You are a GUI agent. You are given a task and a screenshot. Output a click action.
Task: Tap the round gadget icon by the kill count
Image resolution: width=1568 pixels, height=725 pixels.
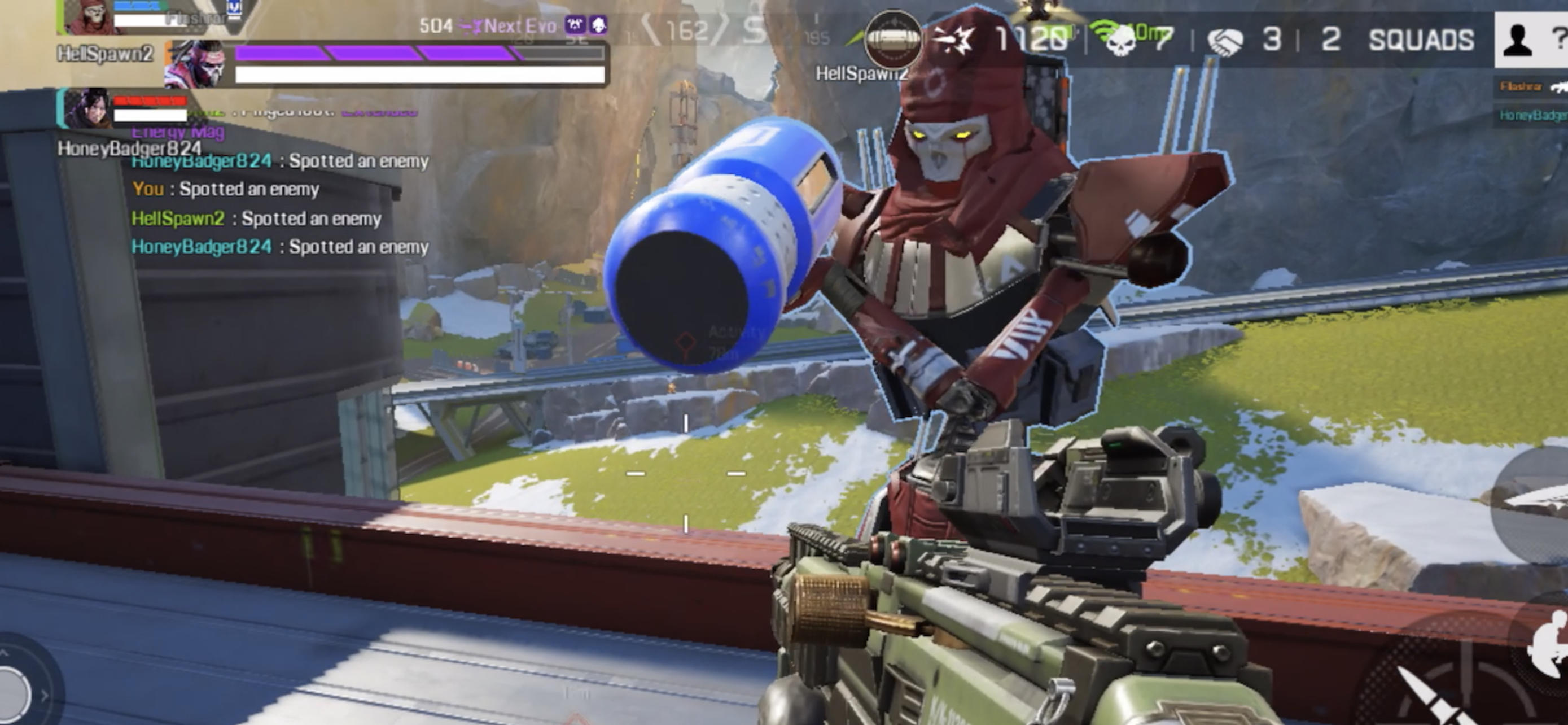coord(892,40)
